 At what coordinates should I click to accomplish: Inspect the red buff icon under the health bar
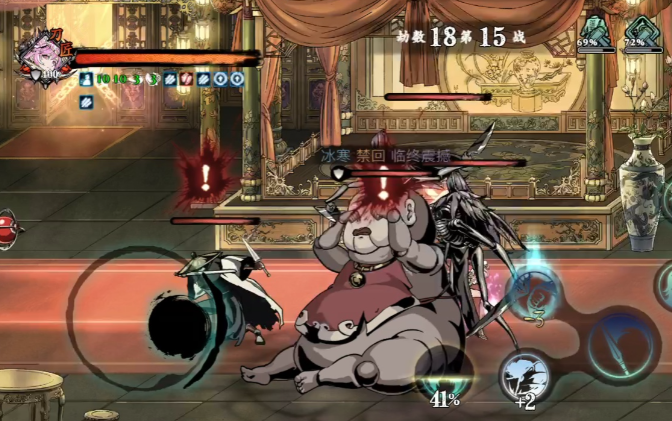click(184, 78)
